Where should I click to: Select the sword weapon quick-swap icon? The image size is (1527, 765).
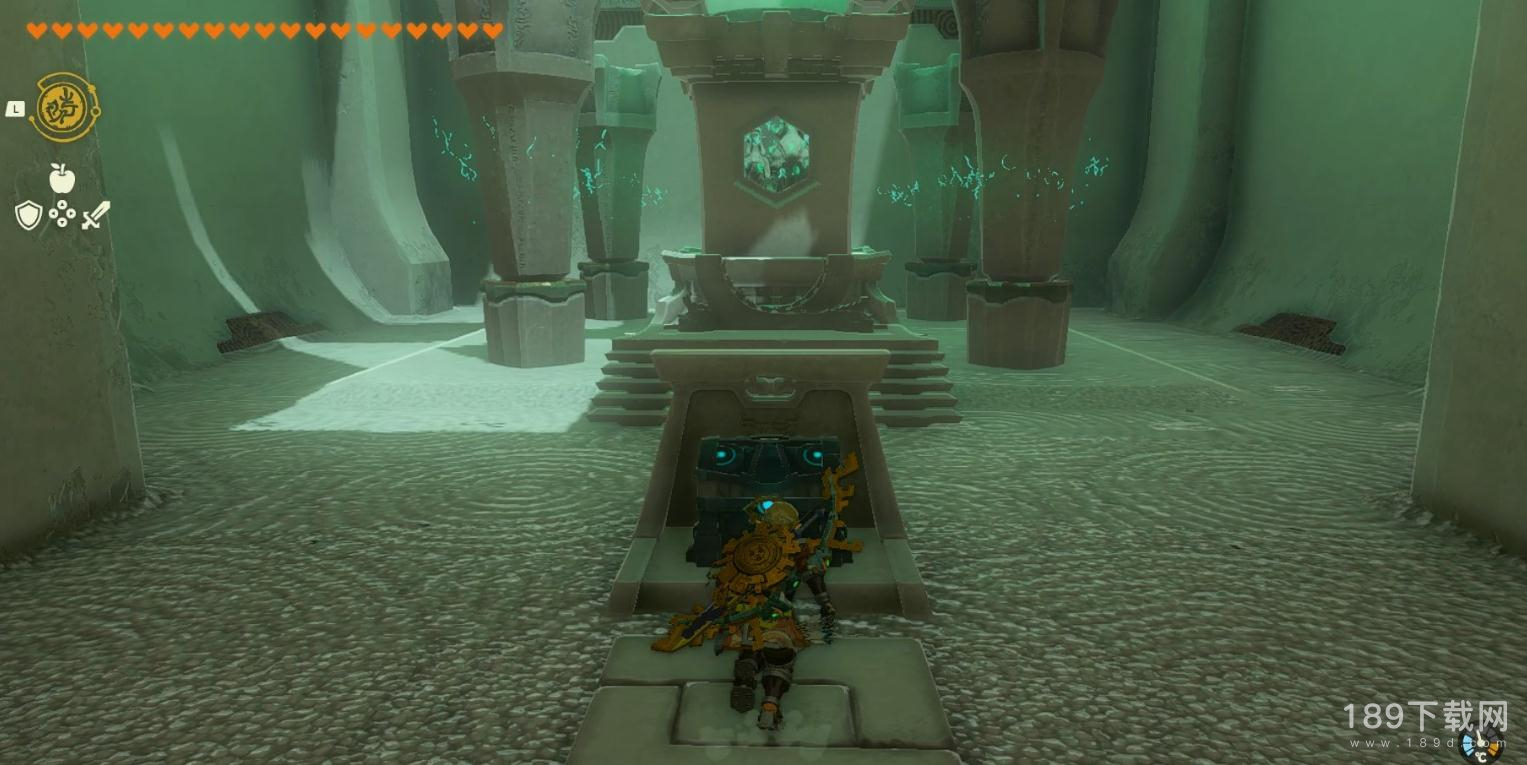pyautogui.click(x=95, y=215)
